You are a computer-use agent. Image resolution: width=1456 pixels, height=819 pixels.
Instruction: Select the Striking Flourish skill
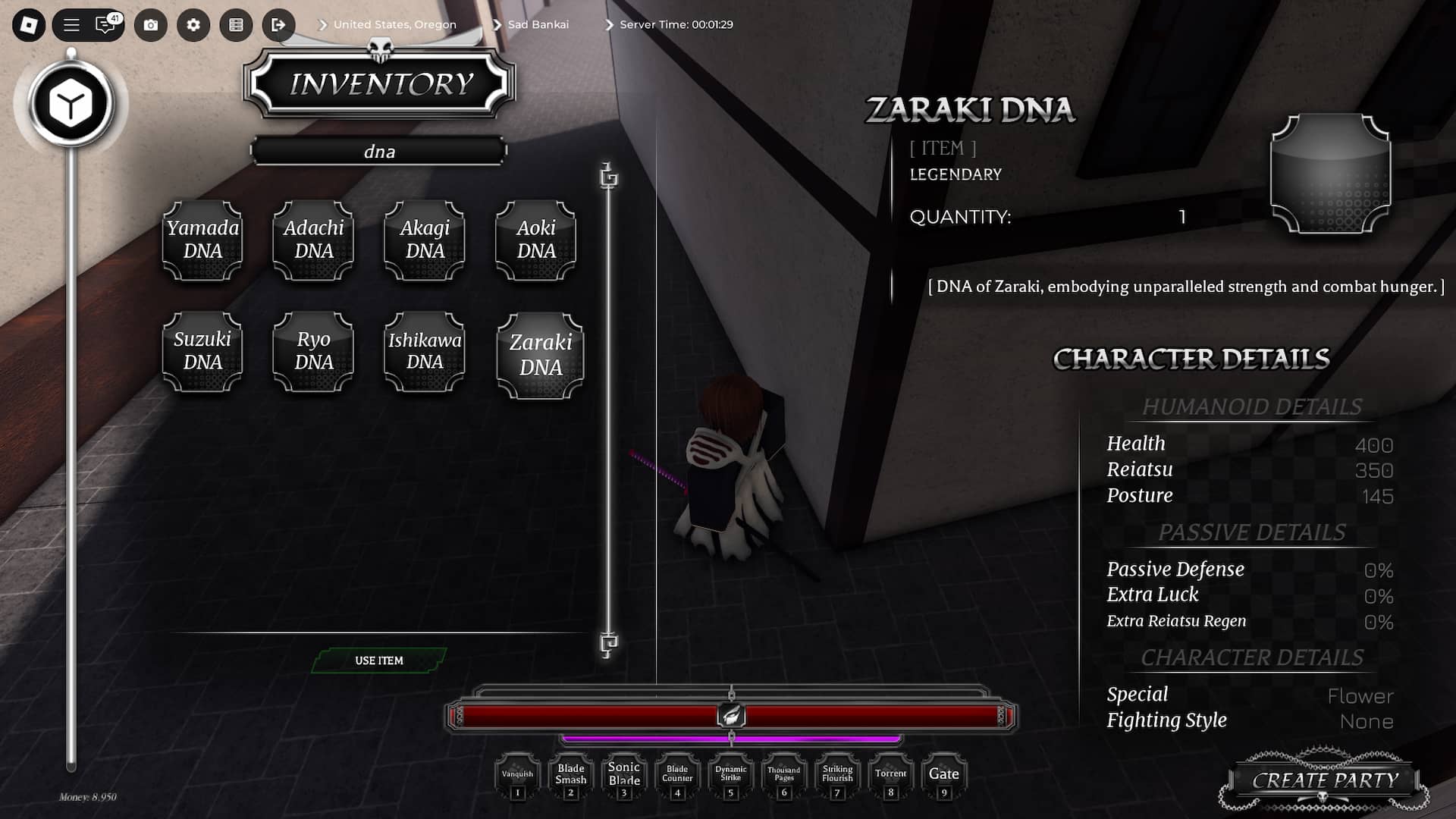pyautogui.click(x=836, y=775)
